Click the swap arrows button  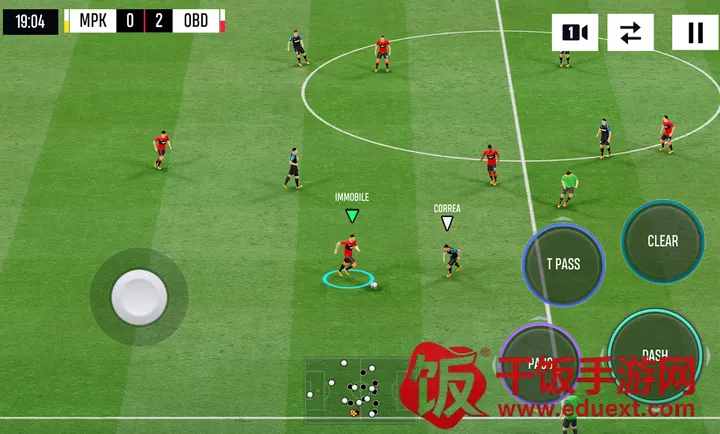coord(630,33)
